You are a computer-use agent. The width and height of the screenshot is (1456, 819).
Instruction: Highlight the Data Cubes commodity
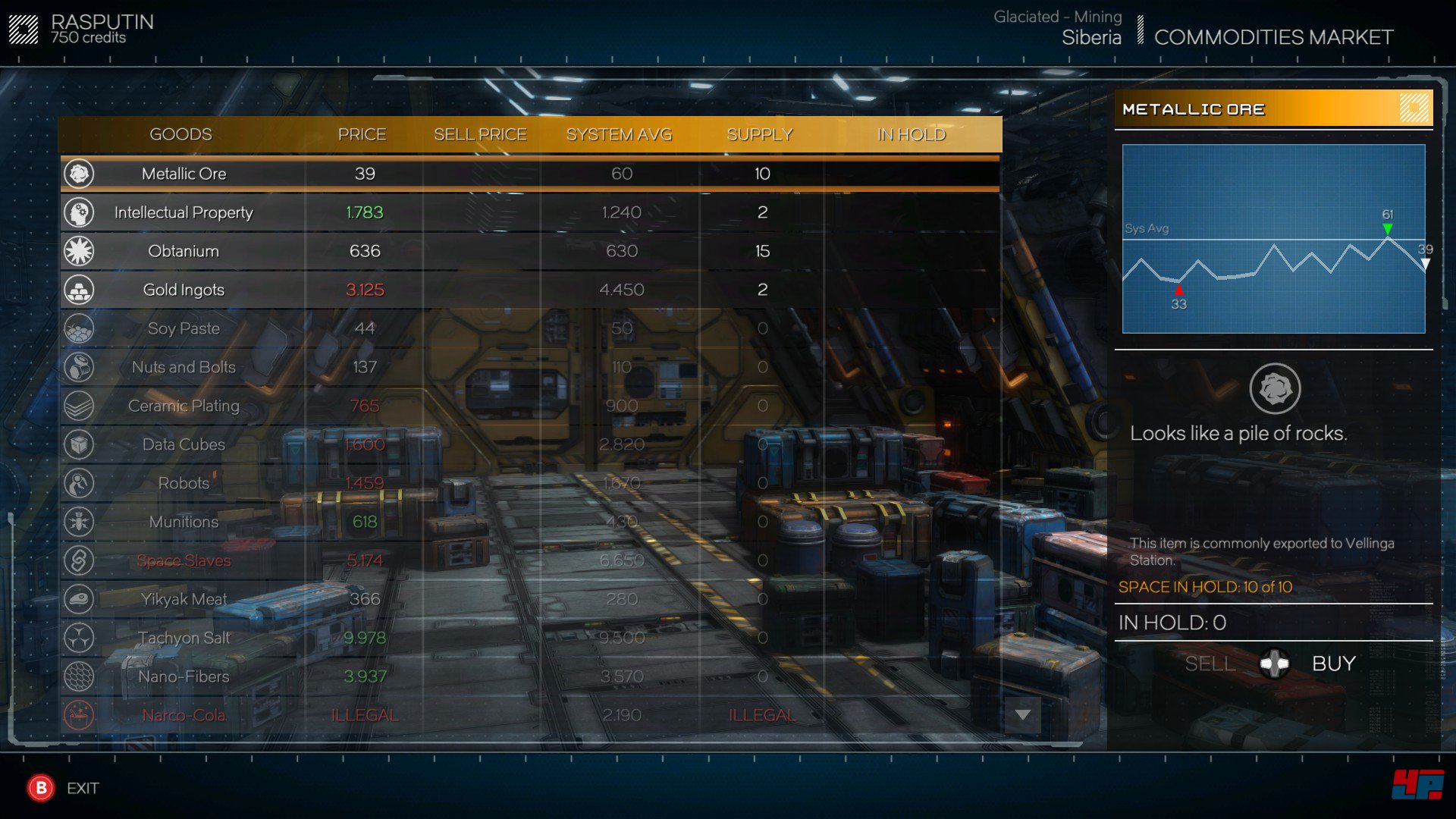tap(184, 444)
